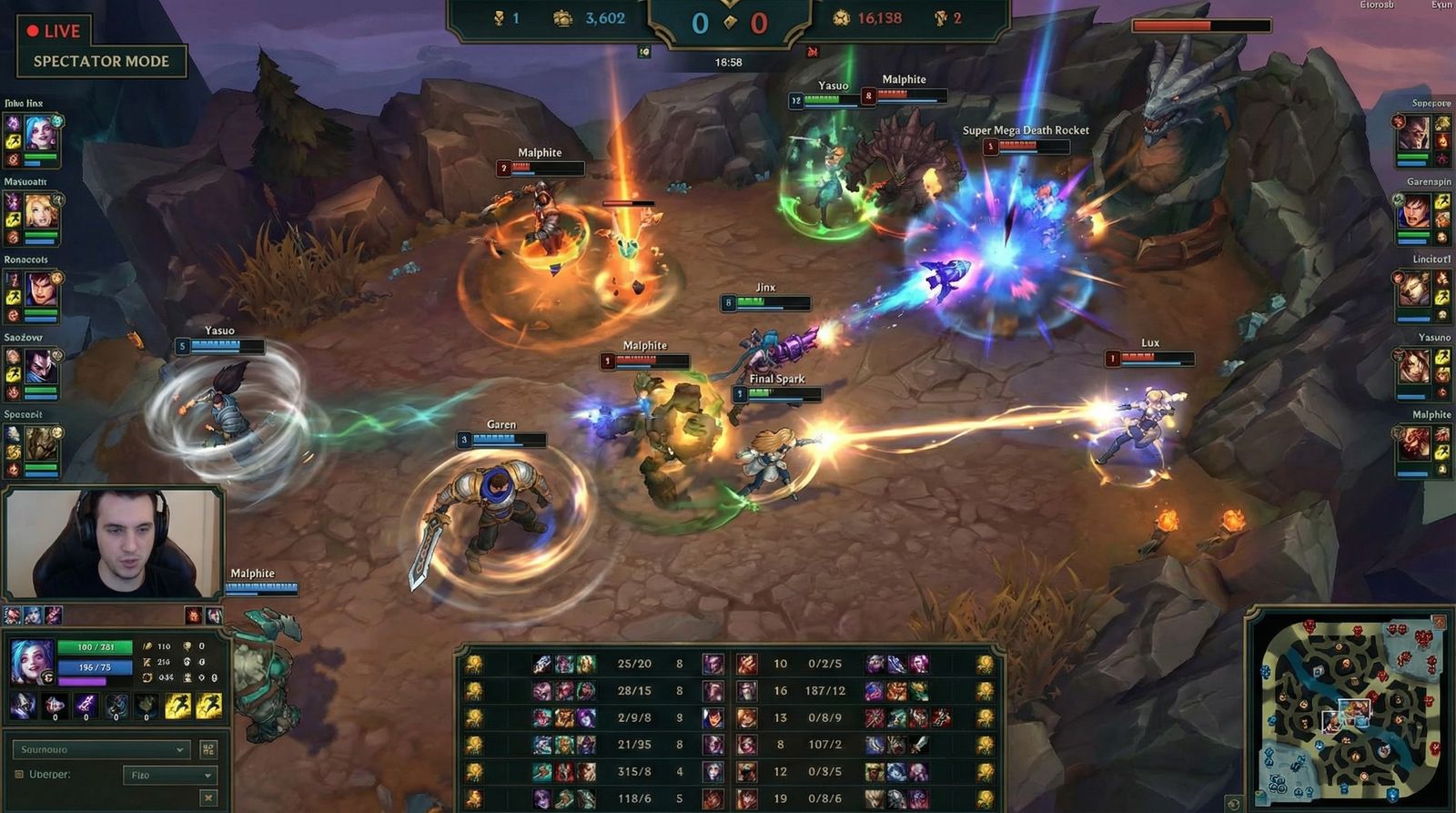The height and width of the screenshot is (813, 1456).
Task: Toggle the Uberper checkbox
Action: 19,775
